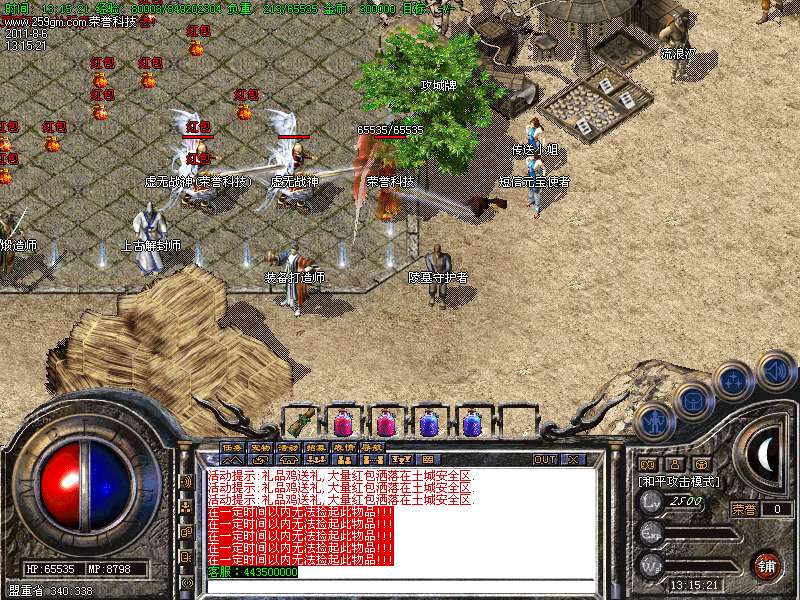800x600 pixels.
Task: Select the last blue potion belt slot
Action: coord(473,422)
